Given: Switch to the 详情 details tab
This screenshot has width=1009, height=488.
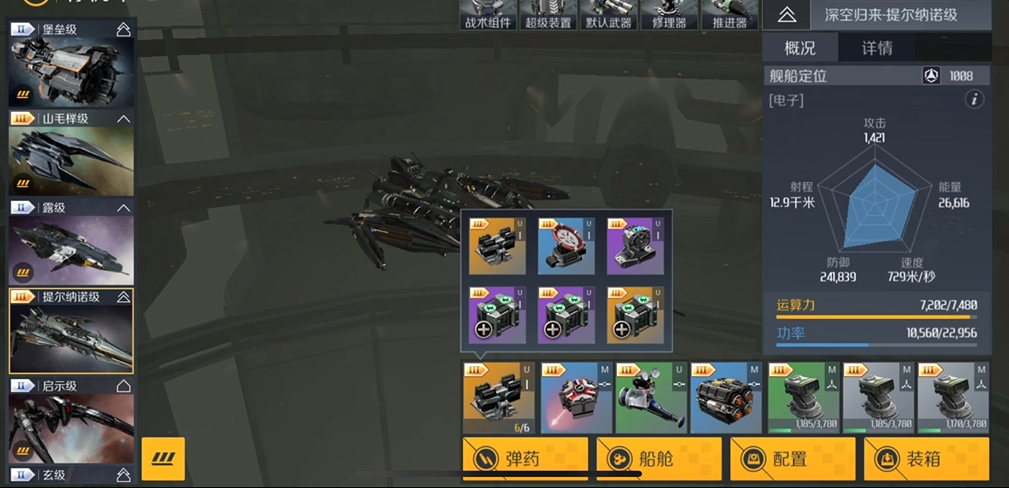Looking at the screenshot, I should tap(877, 48).
